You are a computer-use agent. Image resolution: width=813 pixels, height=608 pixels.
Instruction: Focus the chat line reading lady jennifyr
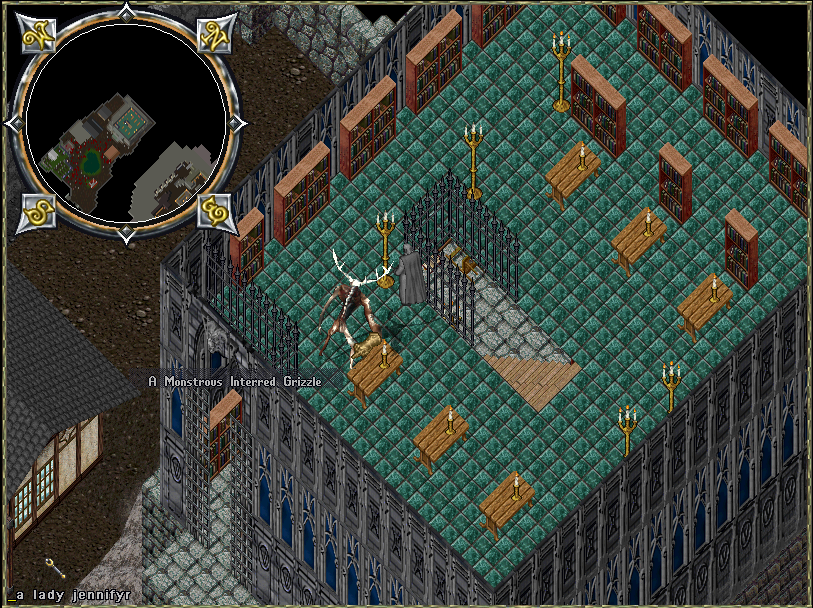tap(70, 595)
